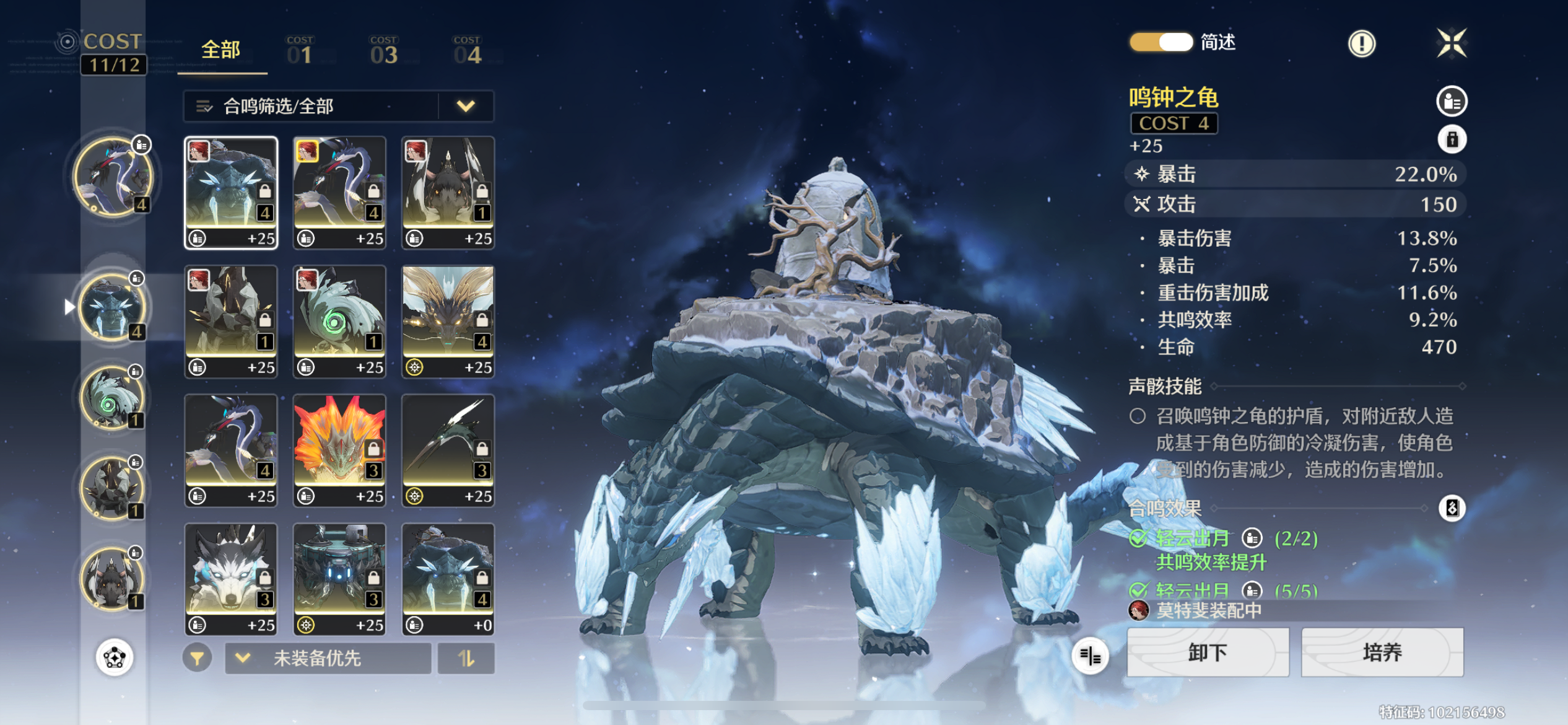
Task: Open the exclamation mark info button
Action: (x=1362, y=43)
